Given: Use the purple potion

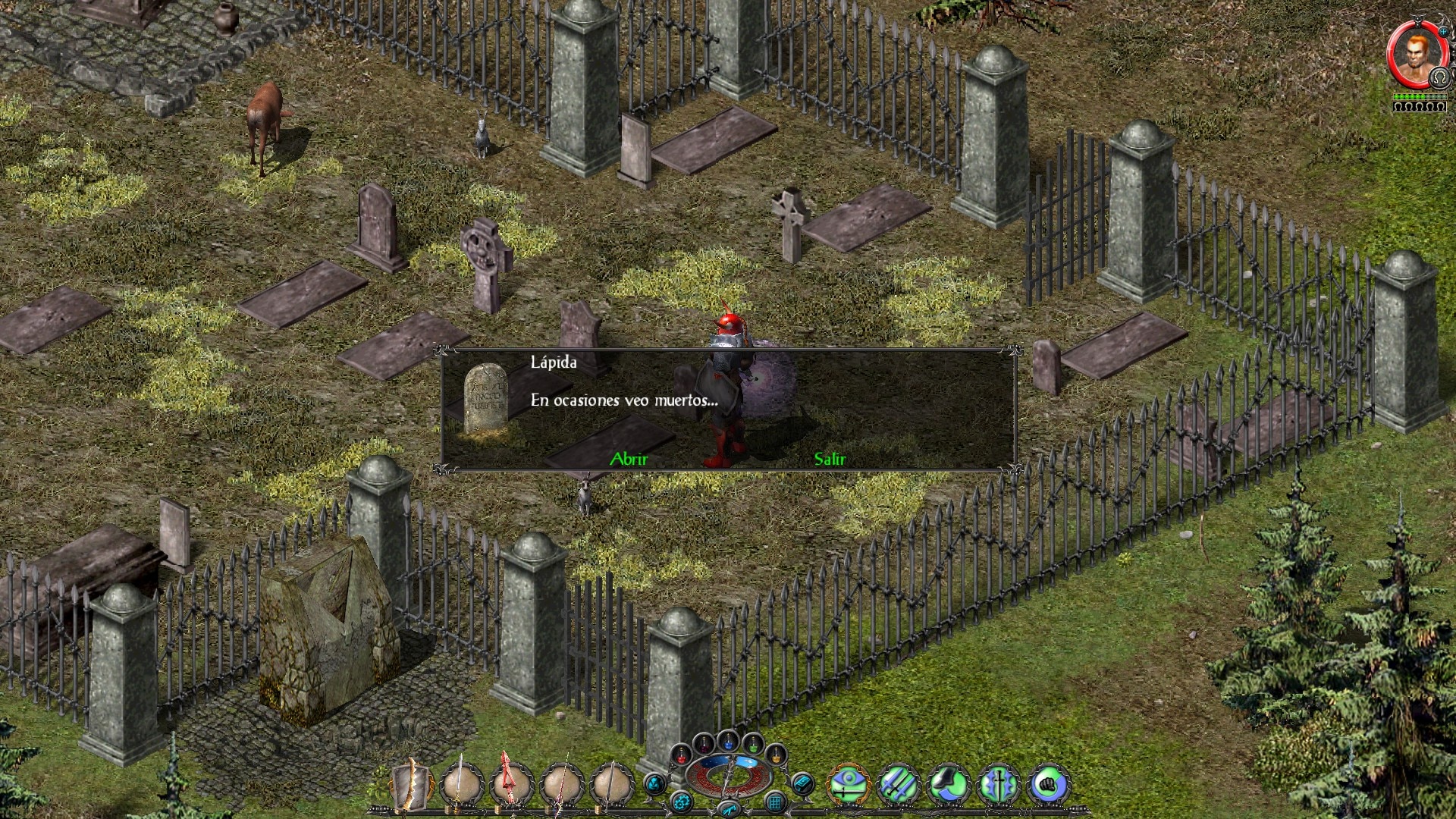Looking at the screenshot, I should pyautogui.click(x=704, y=744).
